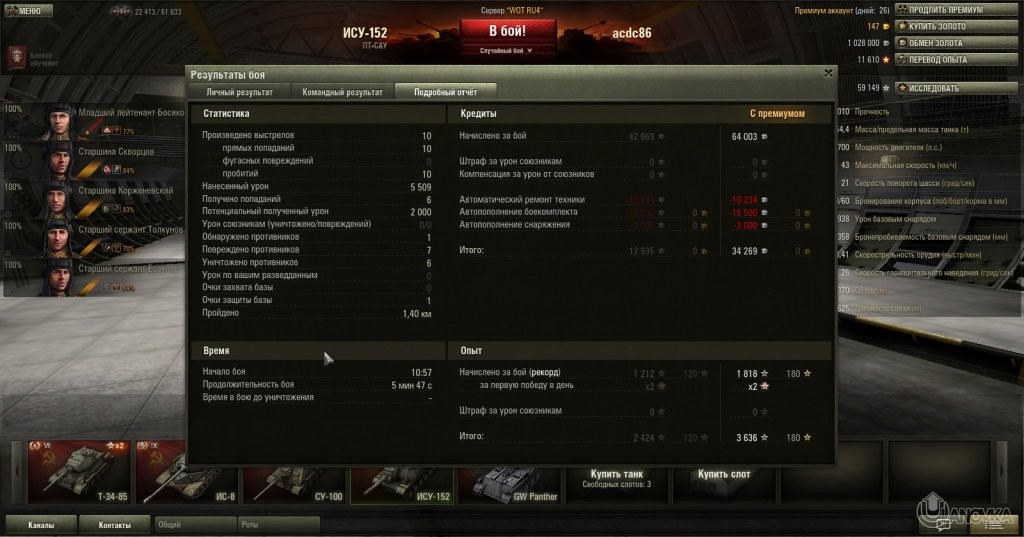Open the Меню button
Image resolution: width=1024 pixels, height=537 pixels.
point(24,10)
